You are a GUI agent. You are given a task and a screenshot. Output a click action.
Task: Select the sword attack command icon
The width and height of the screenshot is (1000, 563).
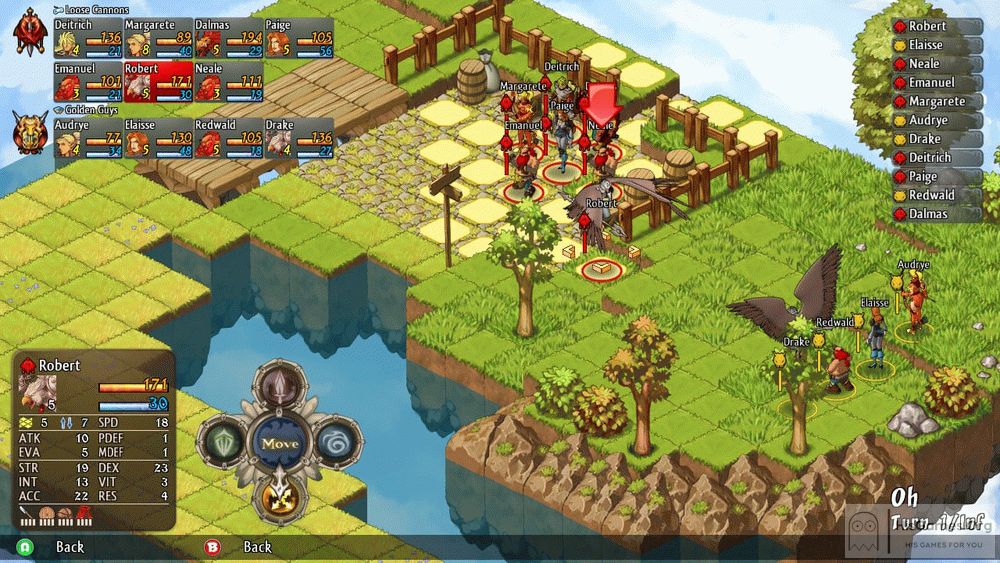point(279,387)
